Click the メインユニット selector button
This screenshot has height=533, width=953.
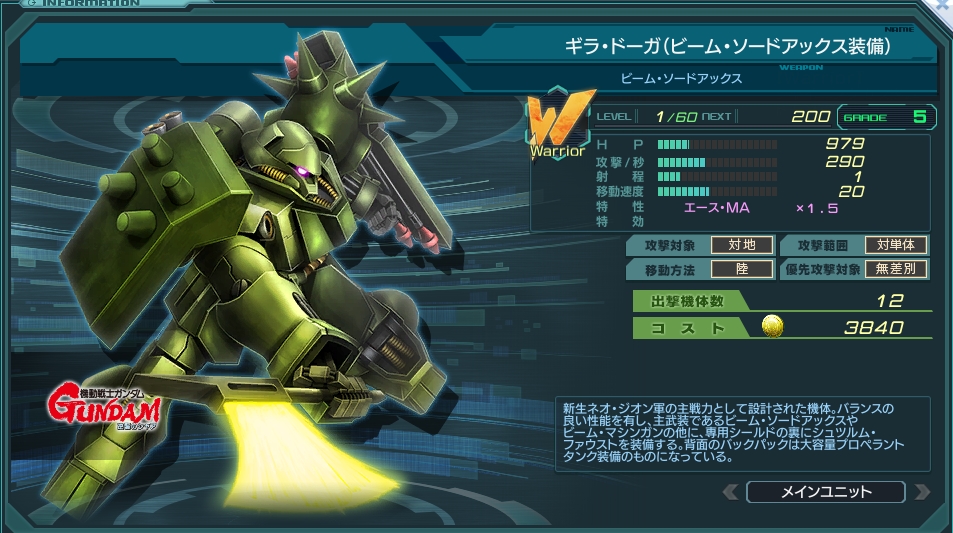[x=825, y=492]
